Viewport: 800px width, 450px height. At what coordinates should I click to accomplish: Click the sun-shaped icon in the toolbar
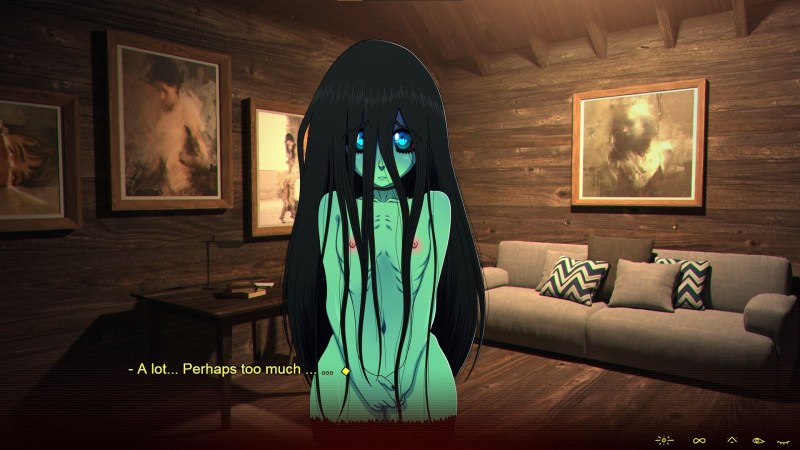(x=664, y=440)
